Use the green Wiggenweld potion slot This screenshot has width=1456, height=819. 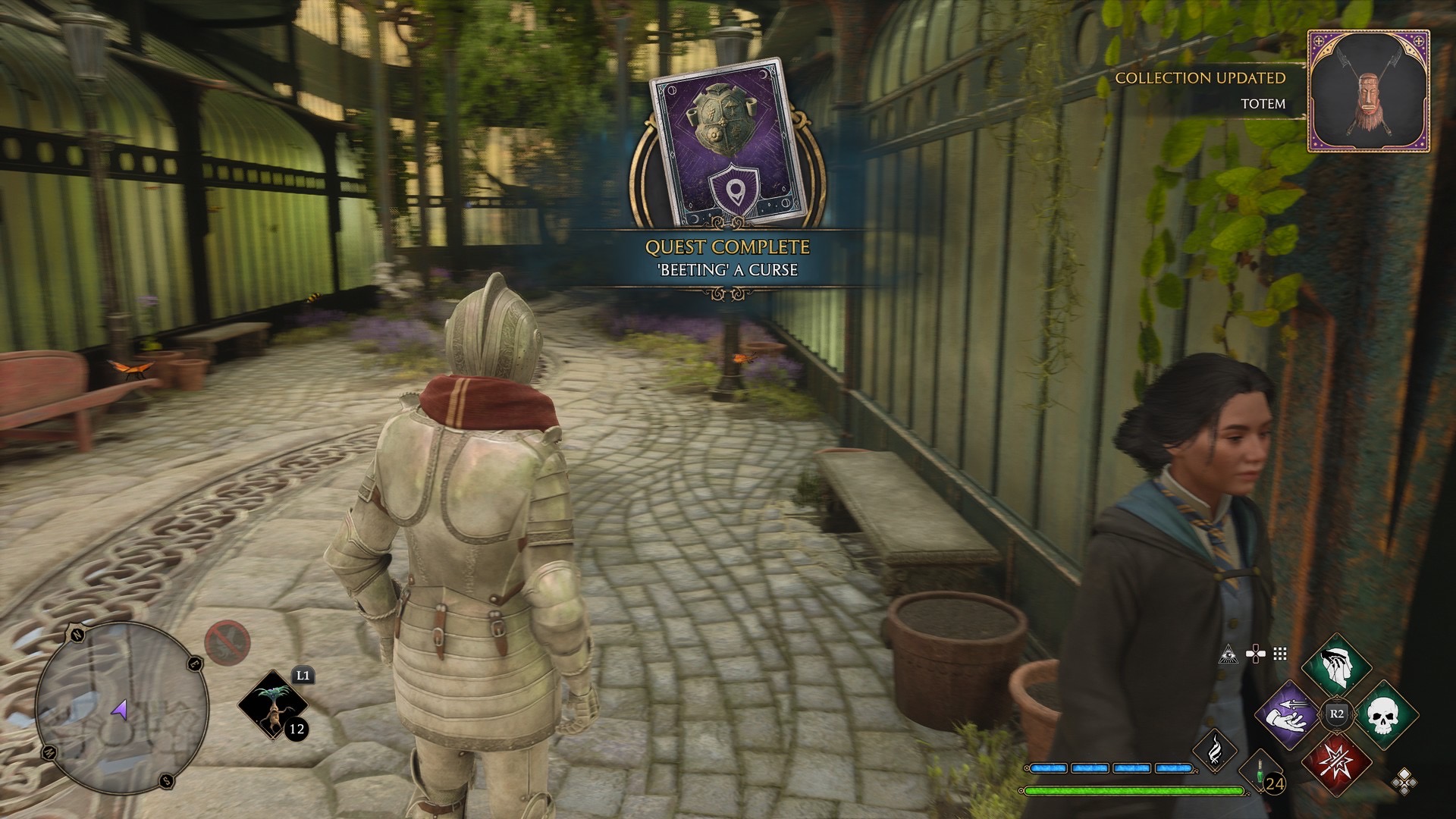pos(1260,772)
